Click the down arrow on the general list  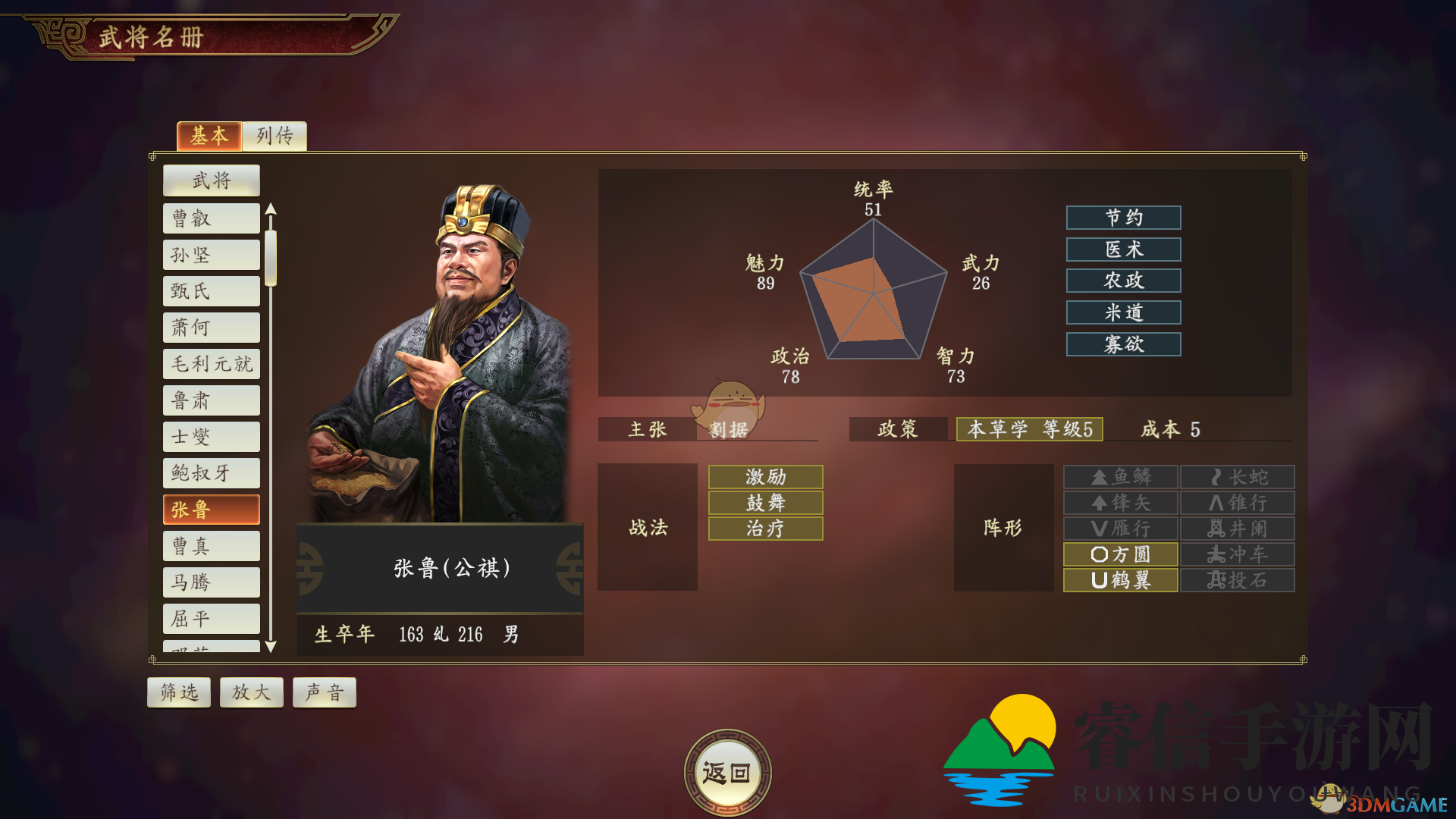tap(271, 645)
